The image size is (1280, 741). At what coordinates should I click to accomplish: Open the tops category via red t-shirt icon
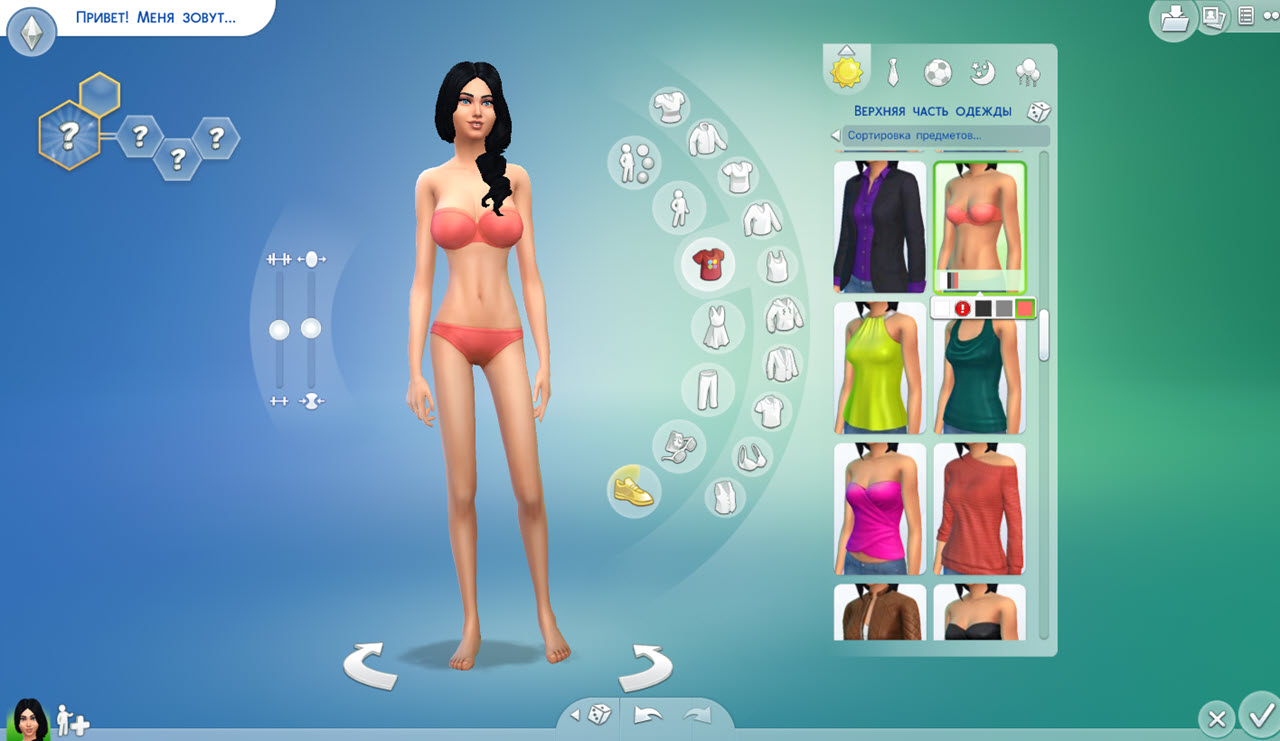pyautogui.click(x=708, y=265)
